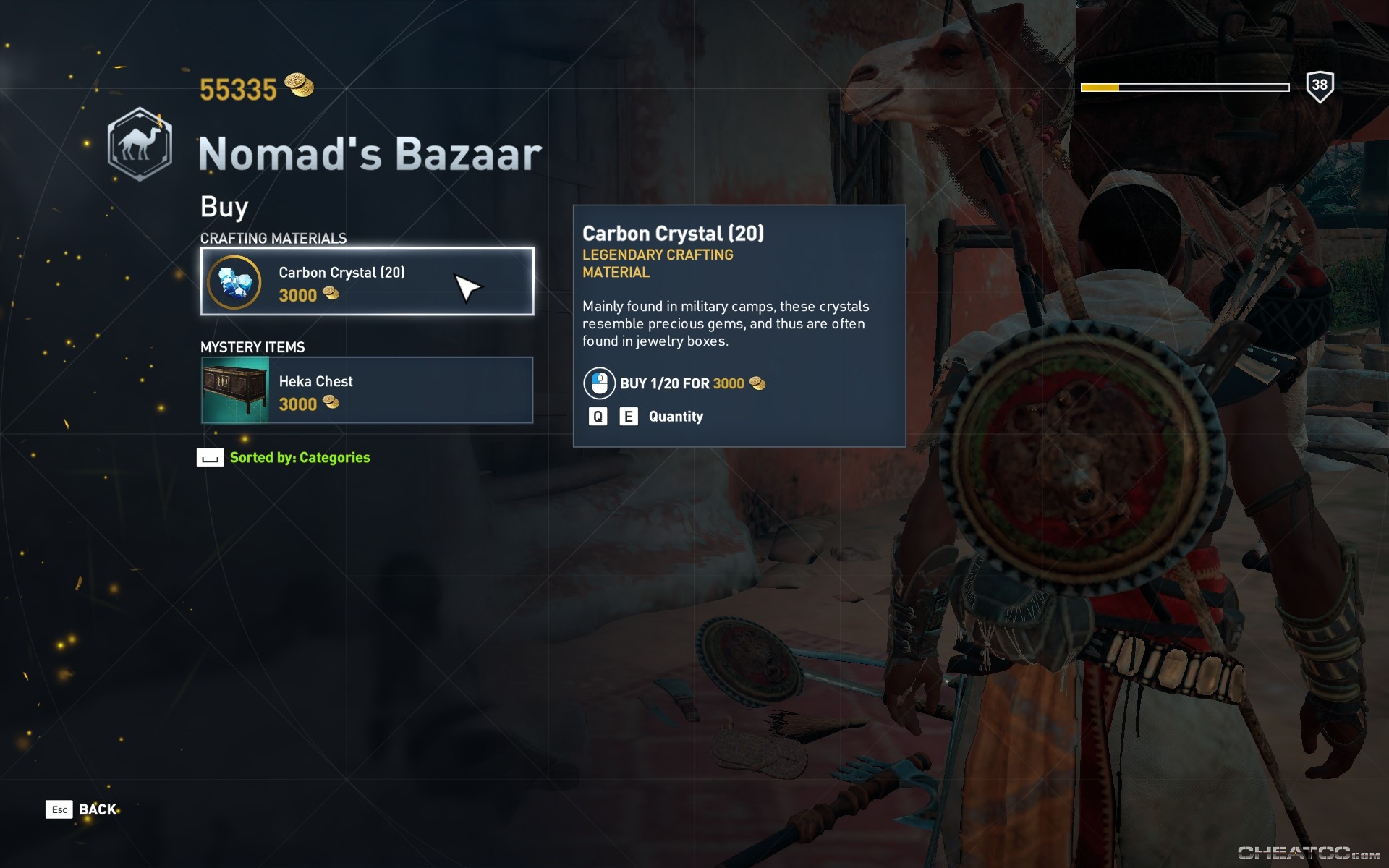The width and height of the screenshot is (1389, 868).
Task: Click the Nomad's Bazaar camel icon
Action: (x=140, y=141)
